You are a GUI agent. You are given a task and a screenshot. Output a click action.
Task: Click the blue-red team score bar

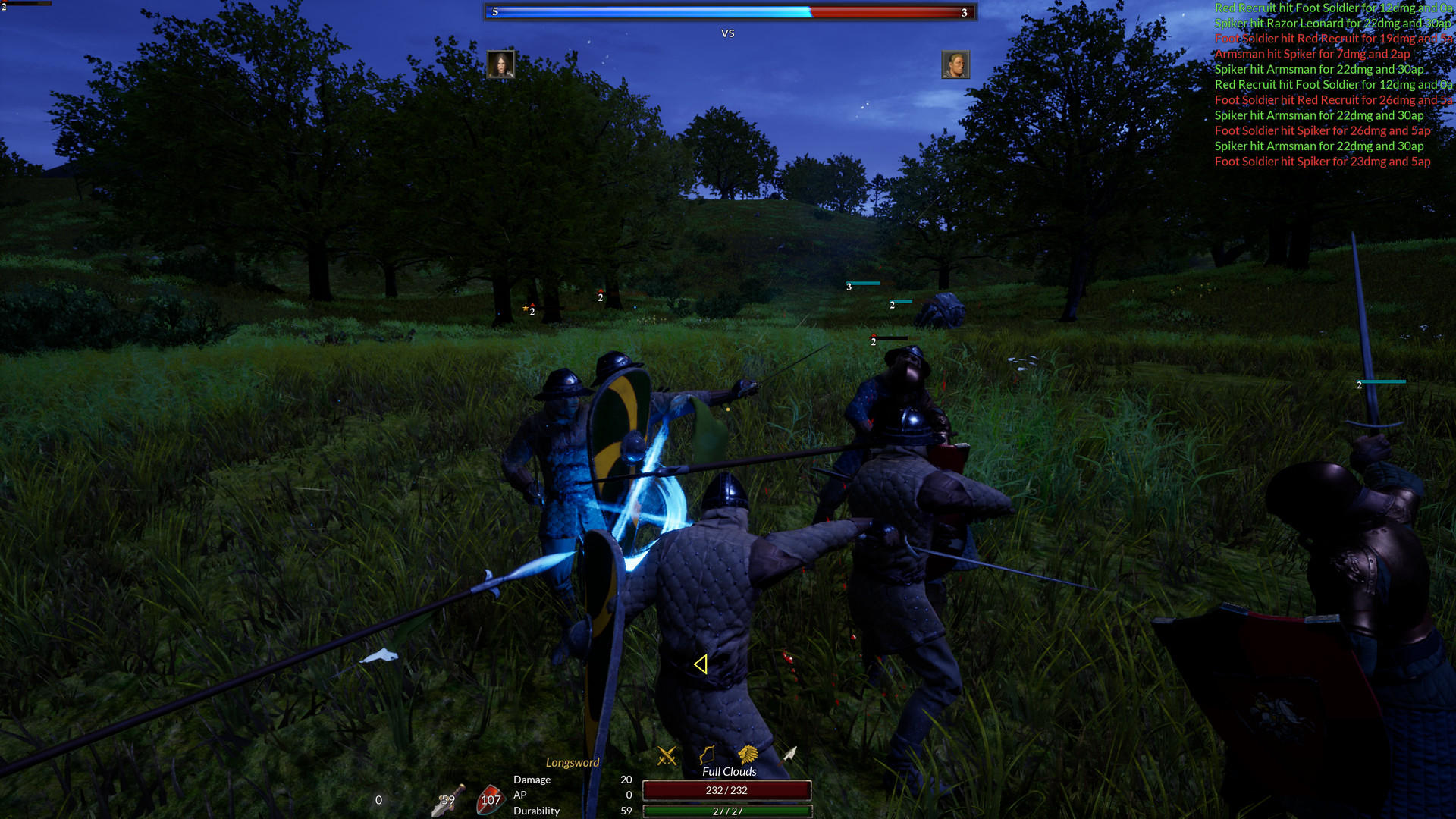[x=728, y=12]
